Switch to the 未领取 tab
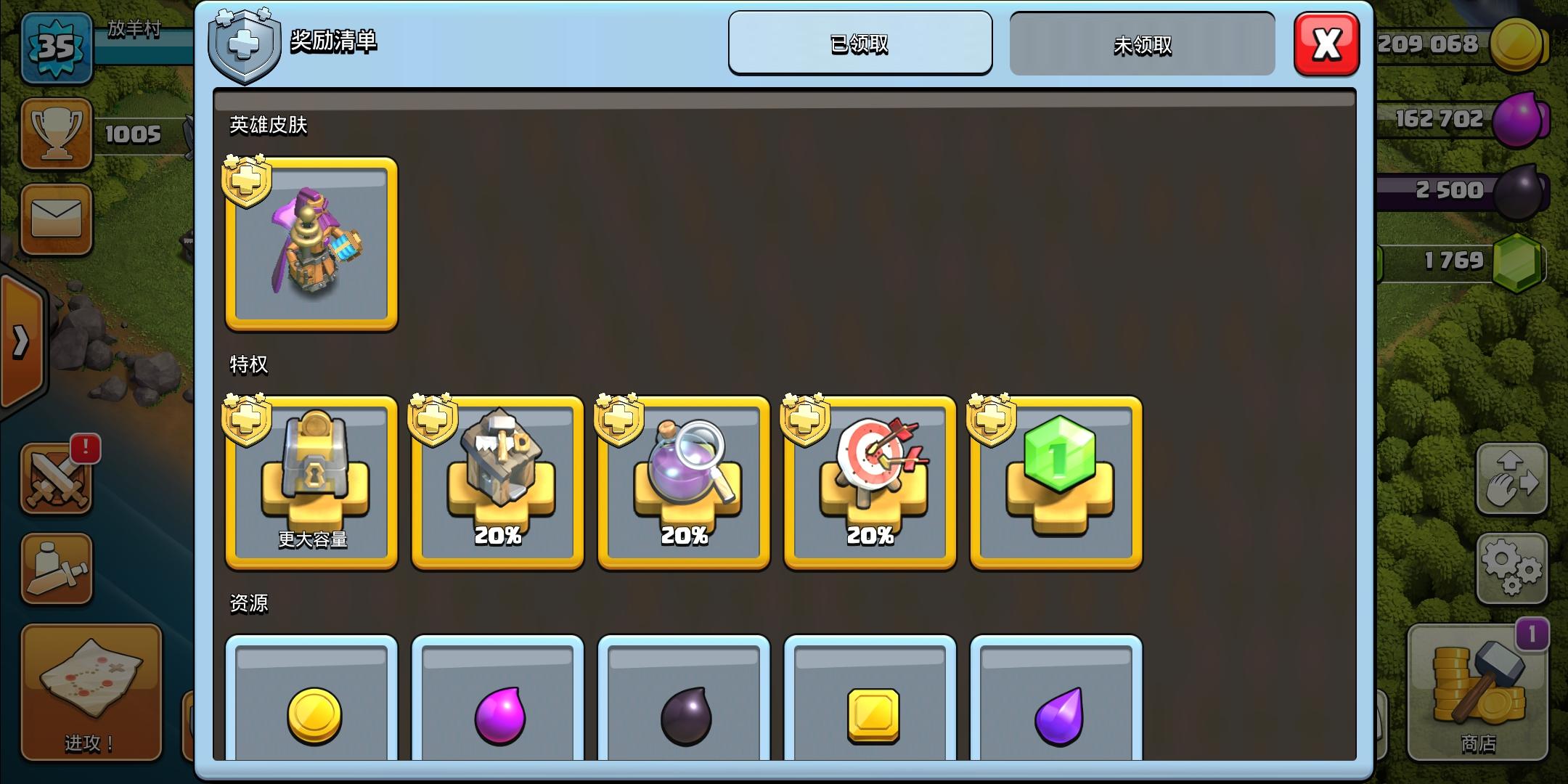The height and width of the screenshot is (784, 1568). tap(1142, 44)
